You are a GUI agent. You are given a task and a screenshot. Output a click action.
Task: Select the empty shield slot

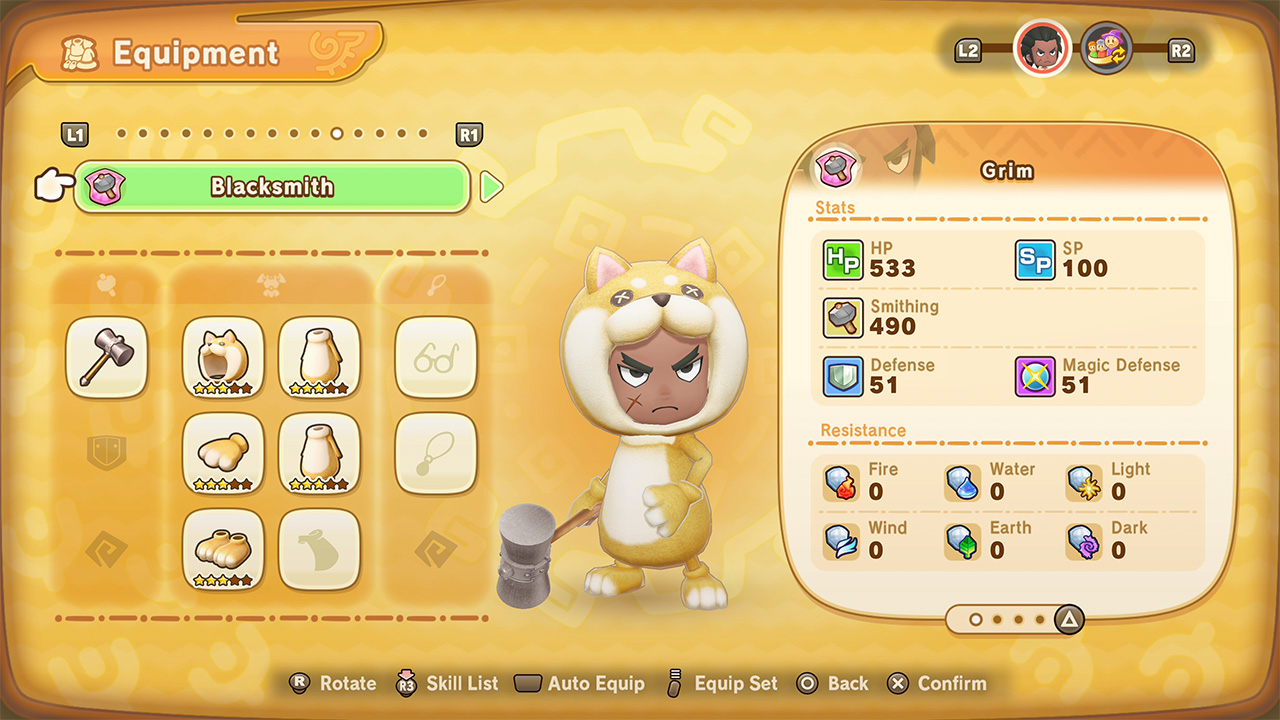[x=107, y=453]
